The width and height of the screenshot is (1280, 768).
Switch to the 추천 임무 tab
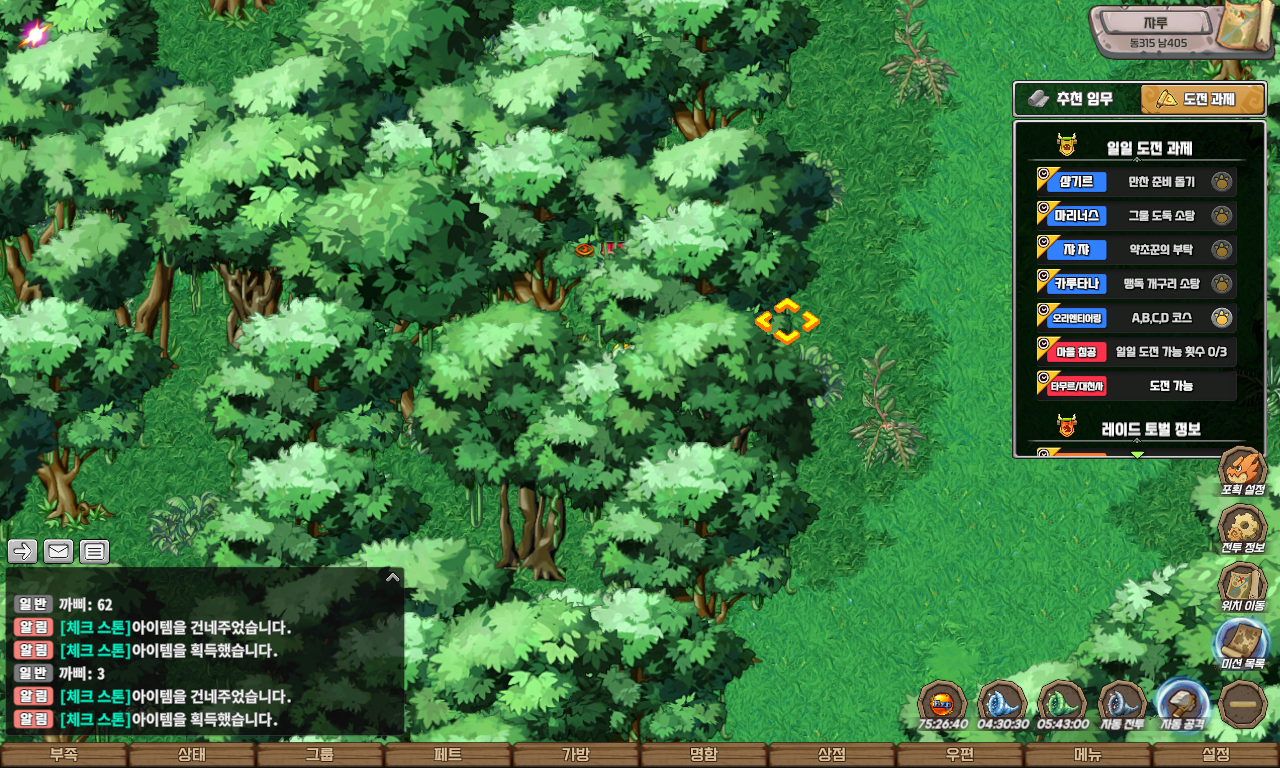1077,99
